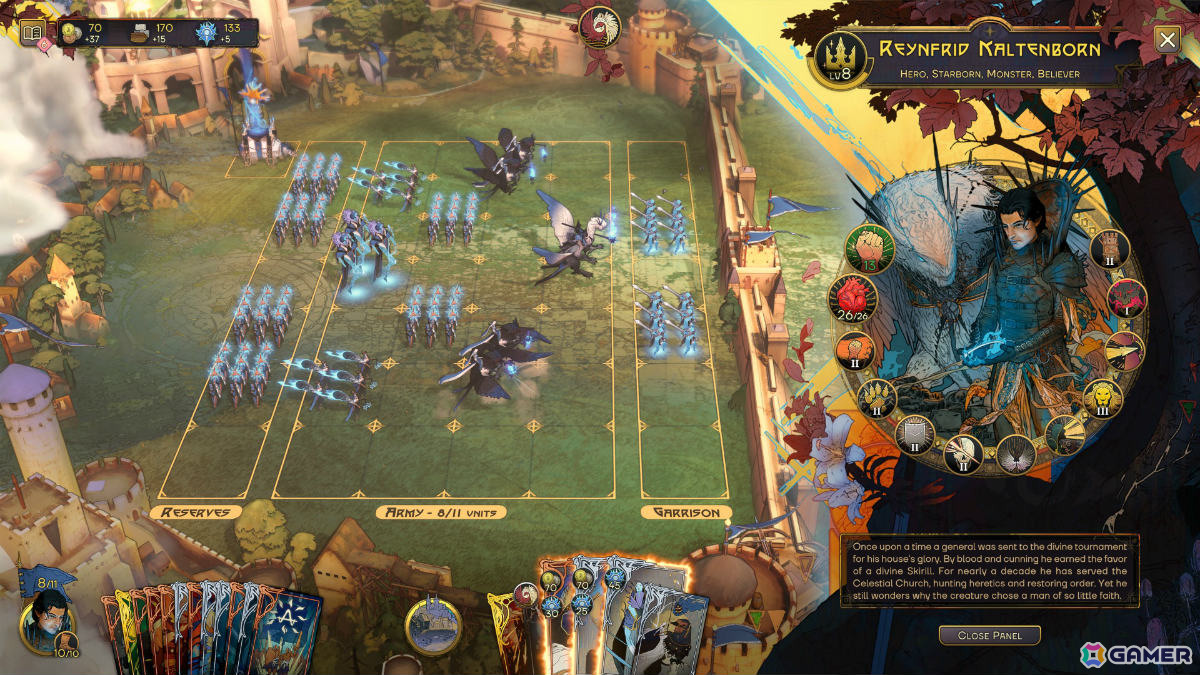1200x675 pixels.
Task: Click the hero portrait at bottom left
Action: (45, 620)
